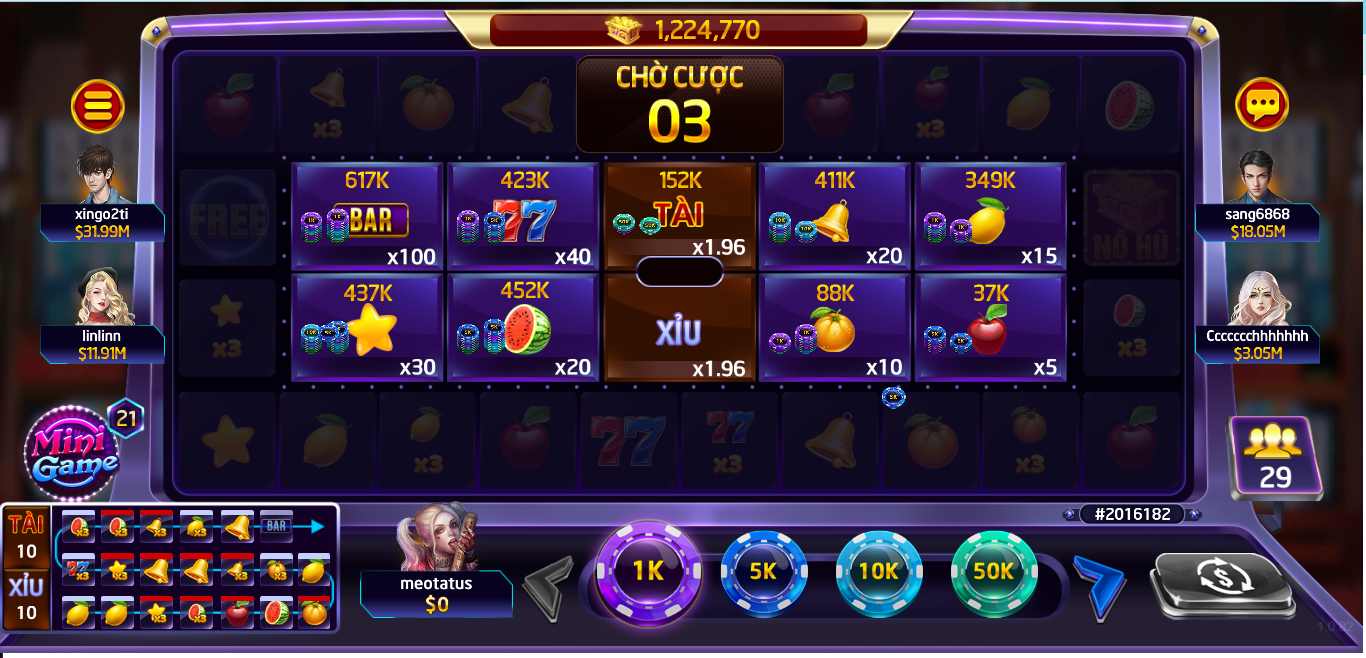Bet on the lemon x15 tile
This screenshot has width=1366, height=658.
990,217
